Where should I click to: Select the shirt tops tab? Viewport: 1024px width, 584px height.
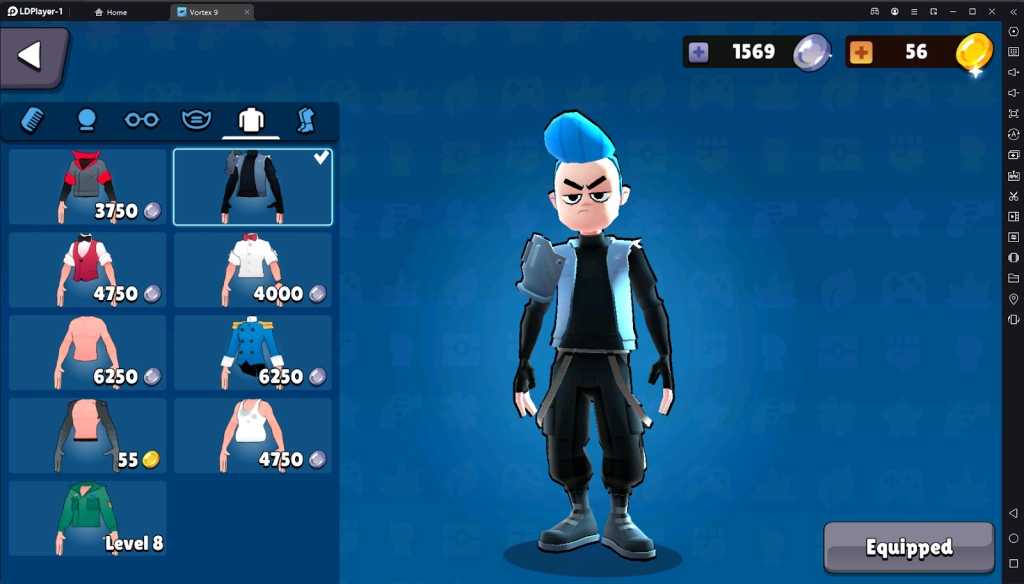(x=251, y=120)
